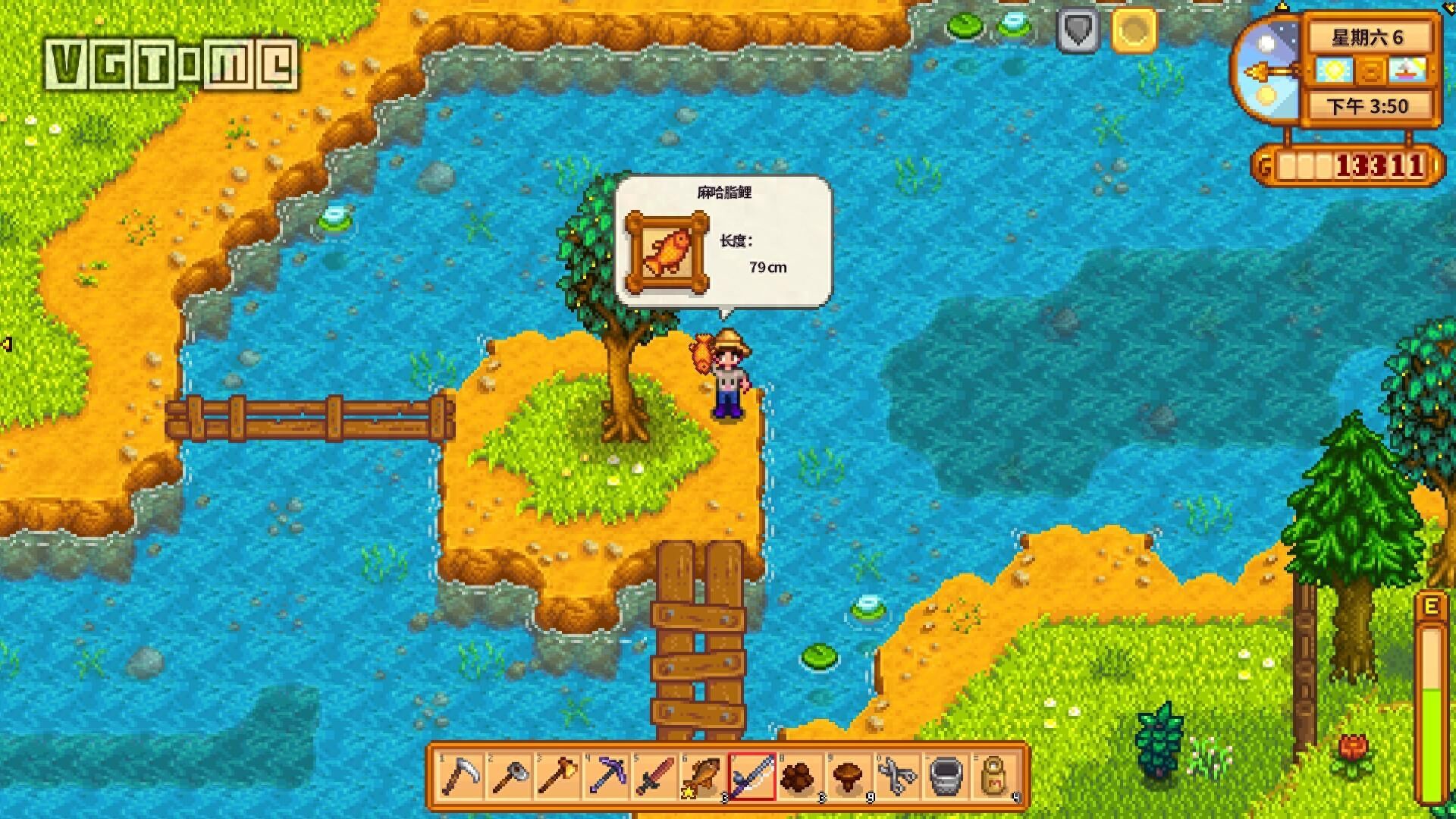Select the brown bait pile slot
The image size is (1456, 819).
(x=799, y=777)
